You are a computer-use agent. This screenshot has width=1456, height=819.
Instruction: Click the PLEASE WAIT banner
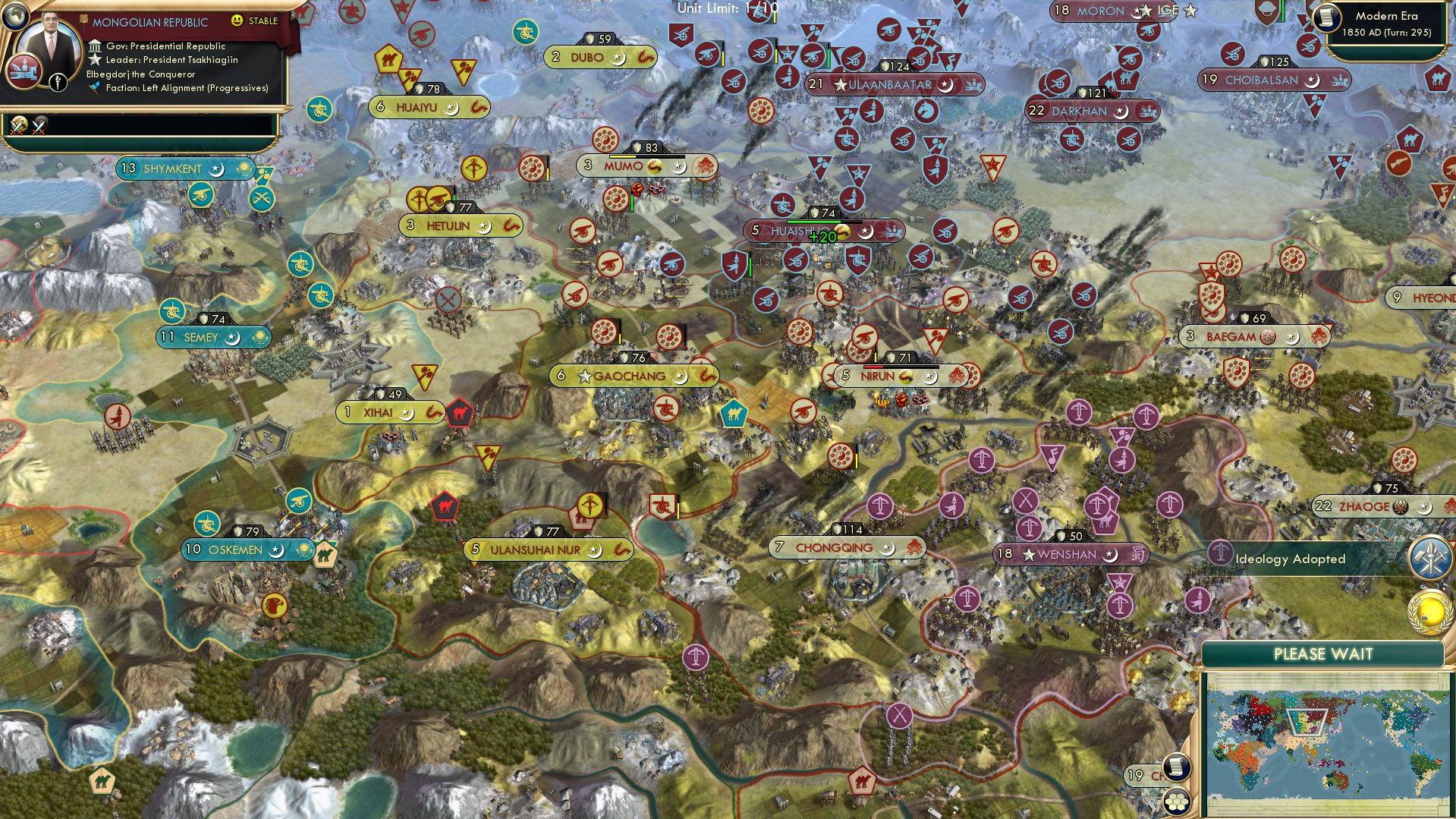1323,653
